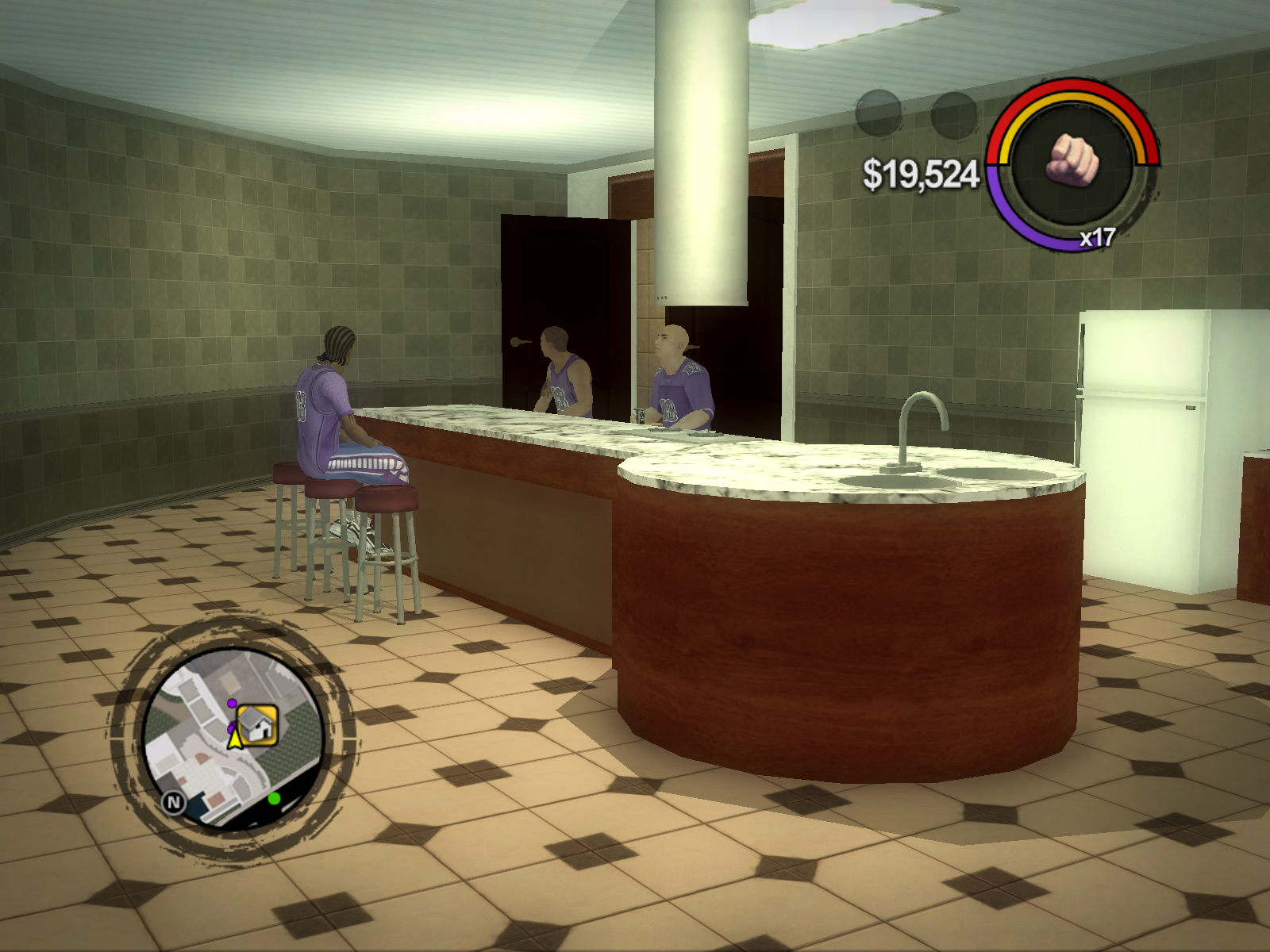The width and height of the screenshot is (1270, 952).
Task: Click the north compass indicator
Action: click(x=173, y=803)
